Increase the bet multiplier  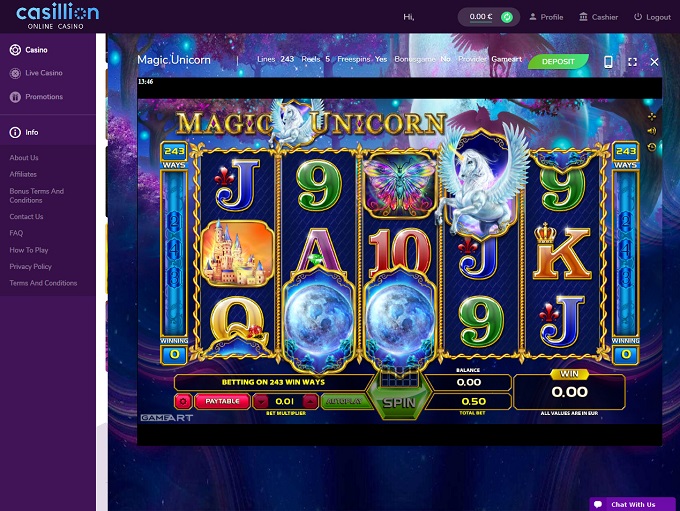[310, 401]
